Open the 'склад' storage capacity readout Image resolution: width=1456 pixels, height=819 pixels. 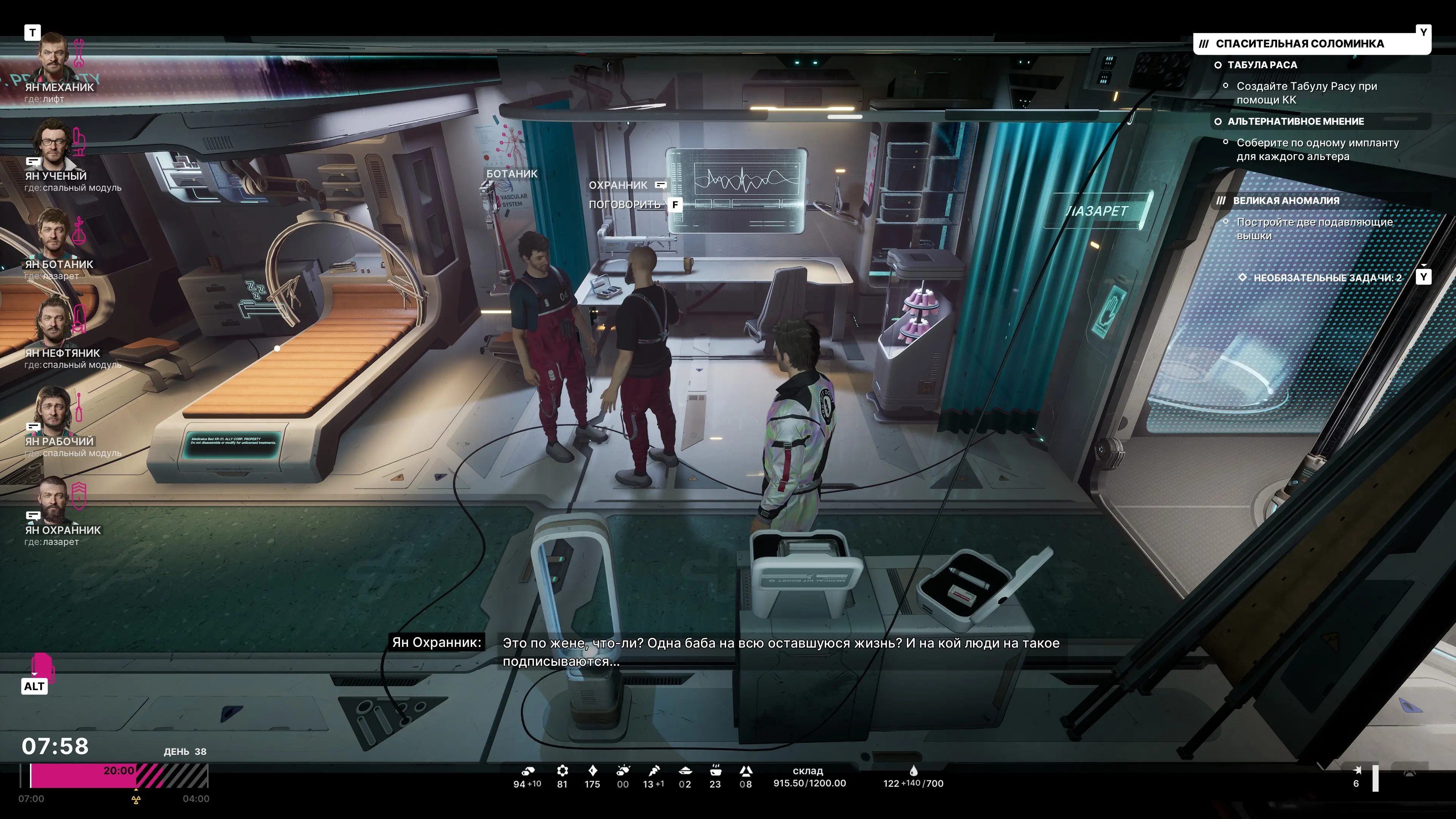click(809, 777)
